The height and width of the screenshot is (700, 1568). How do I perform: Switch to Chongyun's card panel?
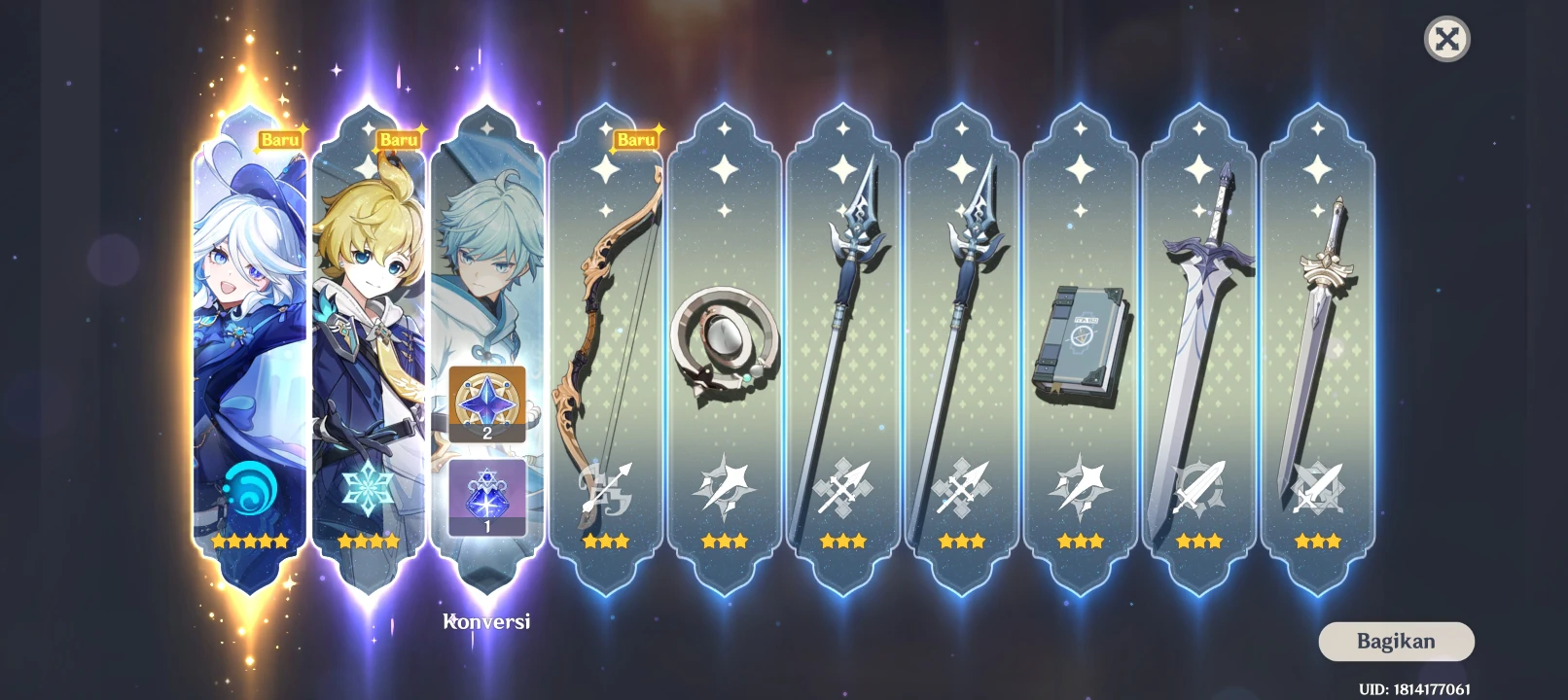coord(486,243)
